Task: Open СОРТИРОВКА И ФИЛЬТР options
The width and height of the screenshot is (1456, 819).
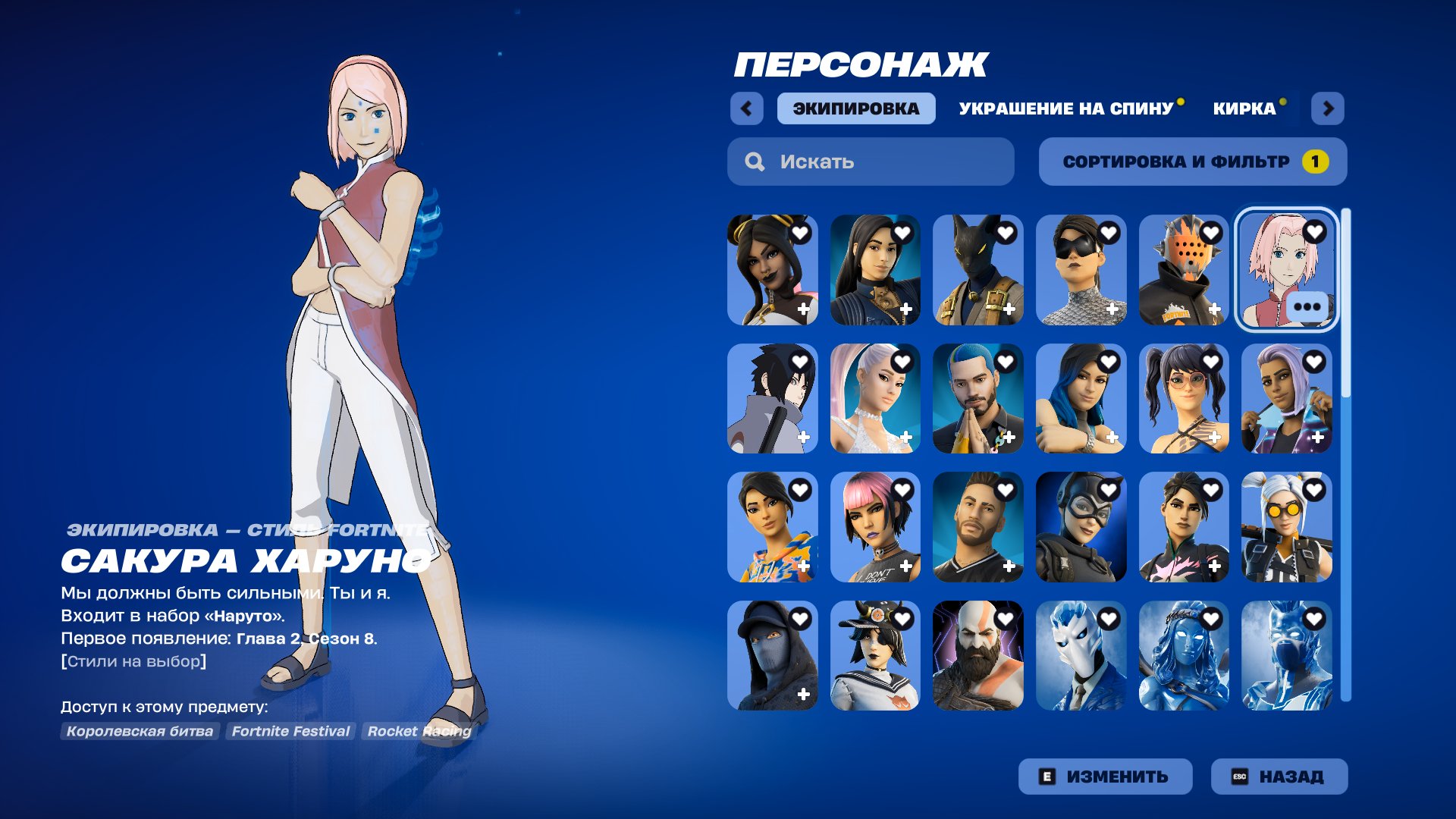Action: tap(1176, 161)
